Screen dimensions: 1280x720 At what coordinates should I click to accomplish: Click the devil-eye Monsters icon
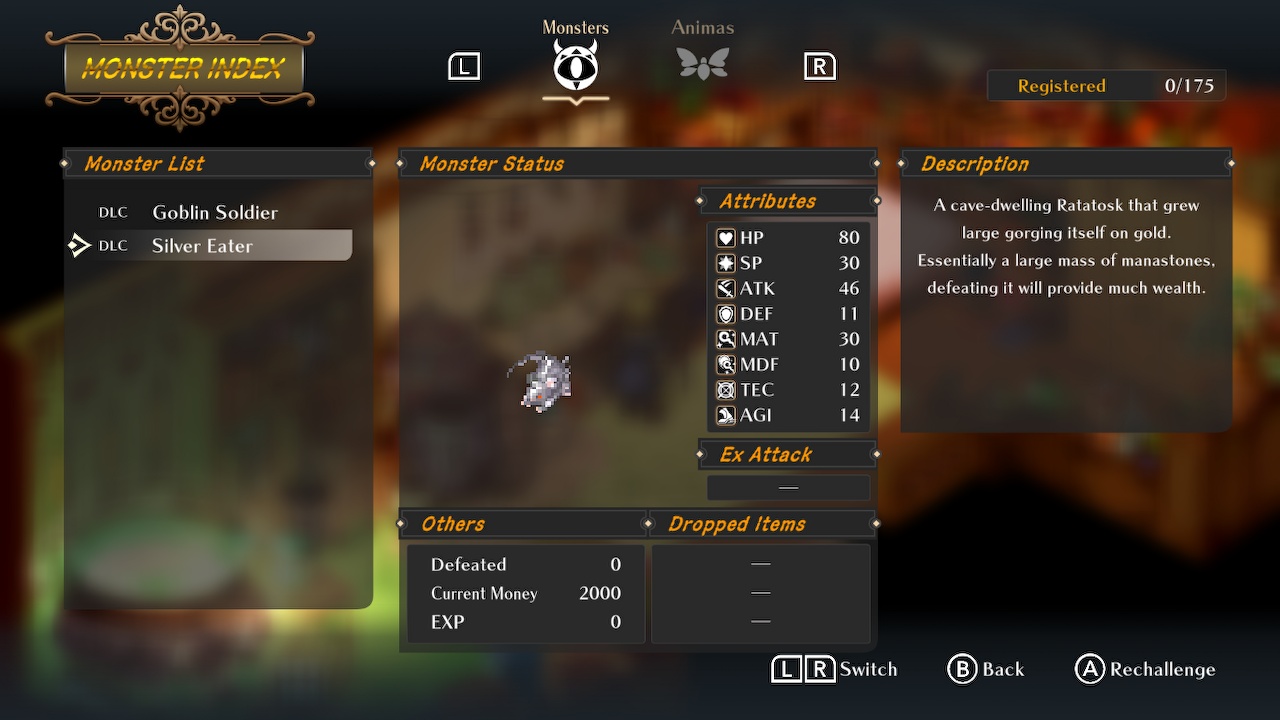pos(575,65)
